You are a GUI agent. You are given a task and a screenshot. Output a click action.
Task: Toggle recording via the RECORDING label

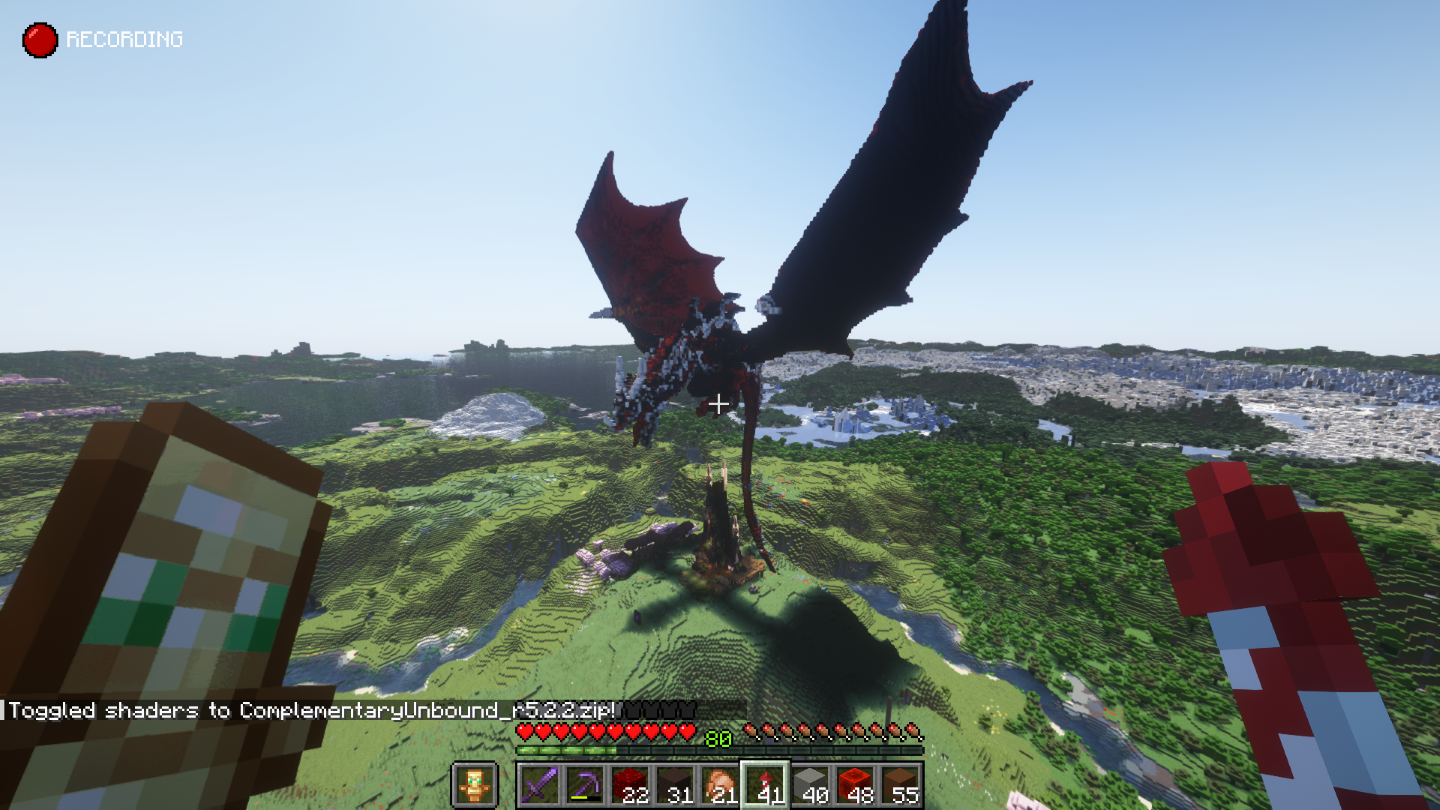coord(124,39)
